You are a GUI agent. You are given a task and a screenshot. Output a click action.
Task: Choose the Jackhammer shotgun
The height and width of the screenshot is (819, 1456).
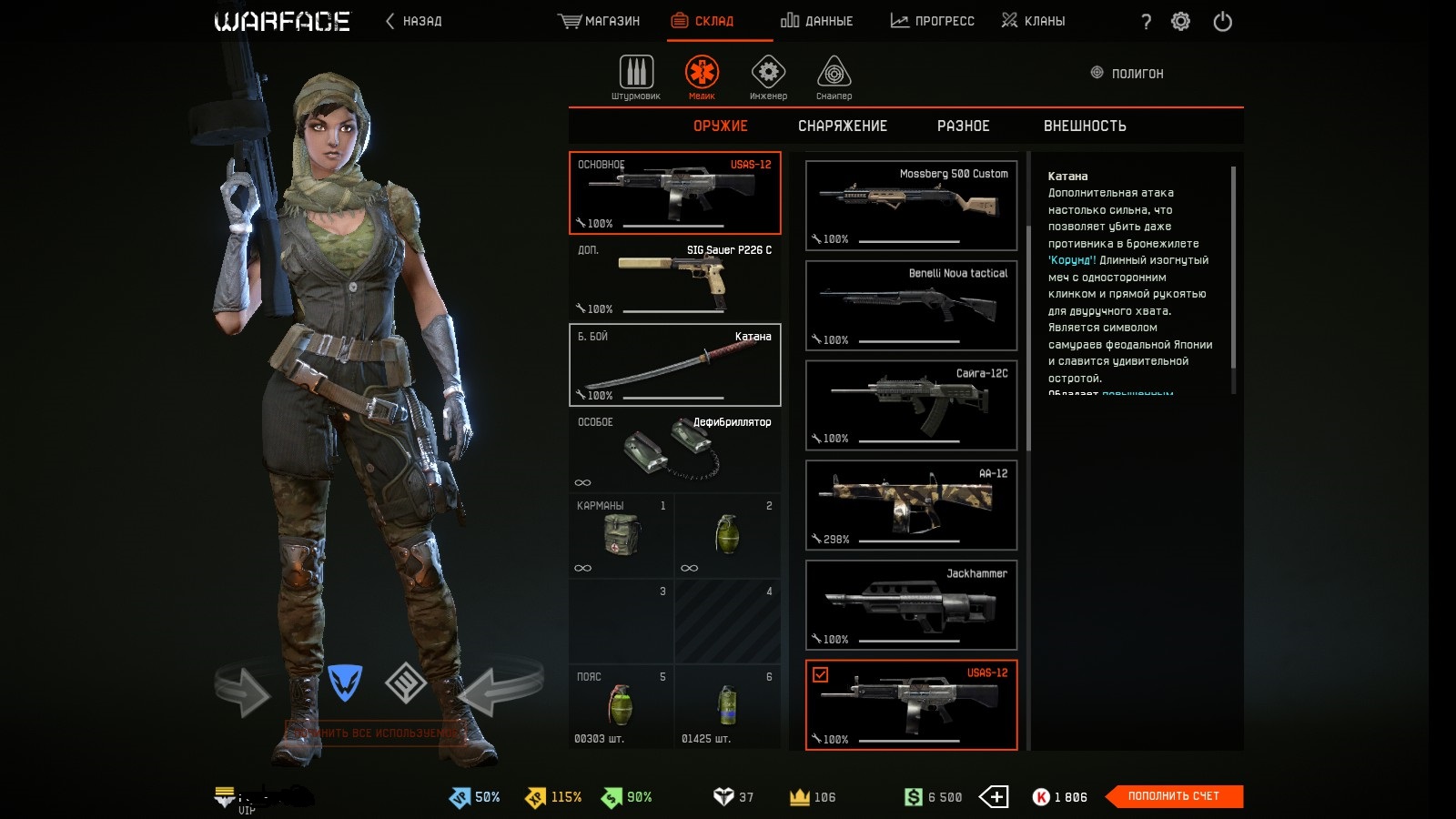click(x=911, y=605)
